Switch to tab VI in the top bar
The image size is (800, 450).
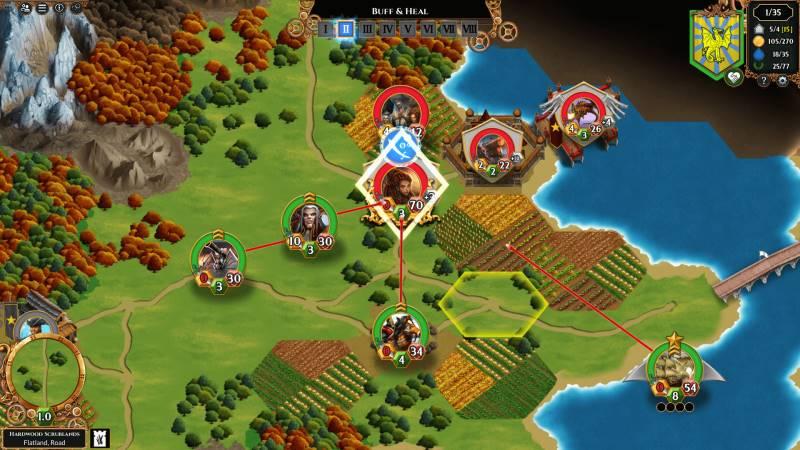[x=428, y=29]
